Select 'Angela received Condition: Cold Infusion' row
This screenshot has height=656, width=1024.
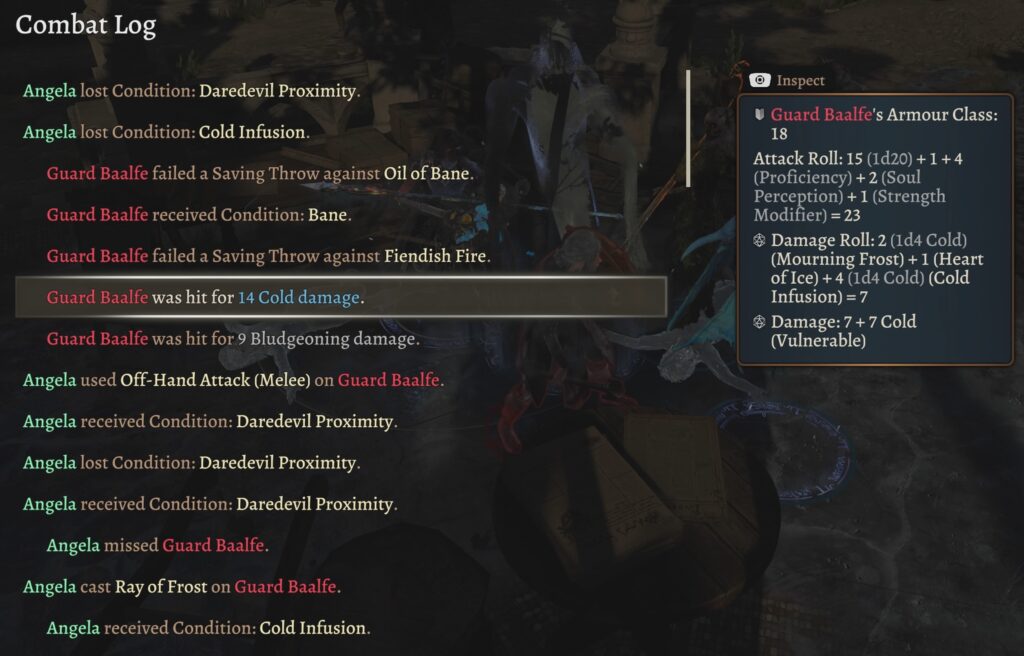208,628
